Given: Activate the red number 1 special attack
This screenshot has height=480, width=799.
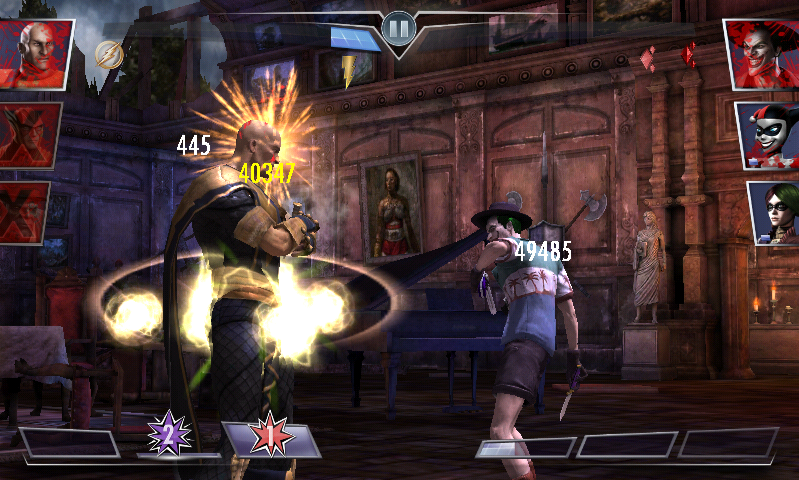Looking at the screenshot, I should tap(270, 438).
